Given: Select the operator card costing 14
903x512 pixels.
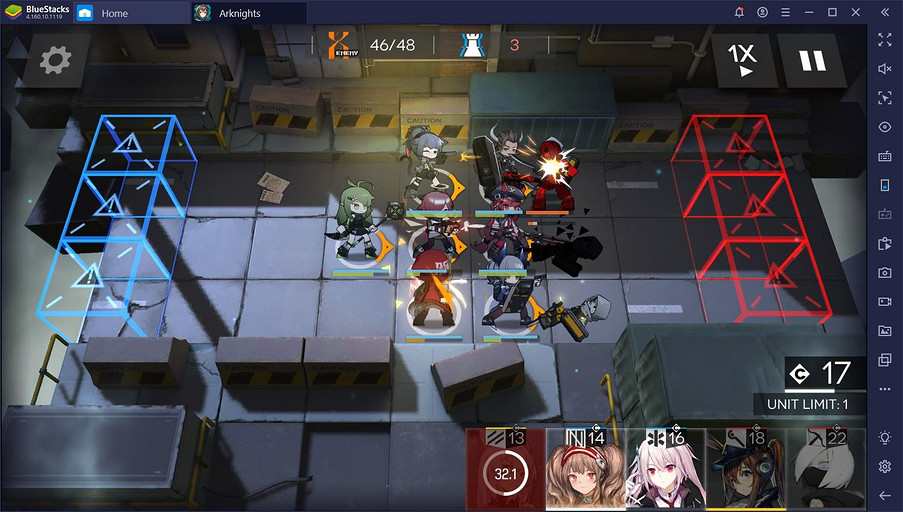Looking at the screenshot, I should tap(585, 472).
